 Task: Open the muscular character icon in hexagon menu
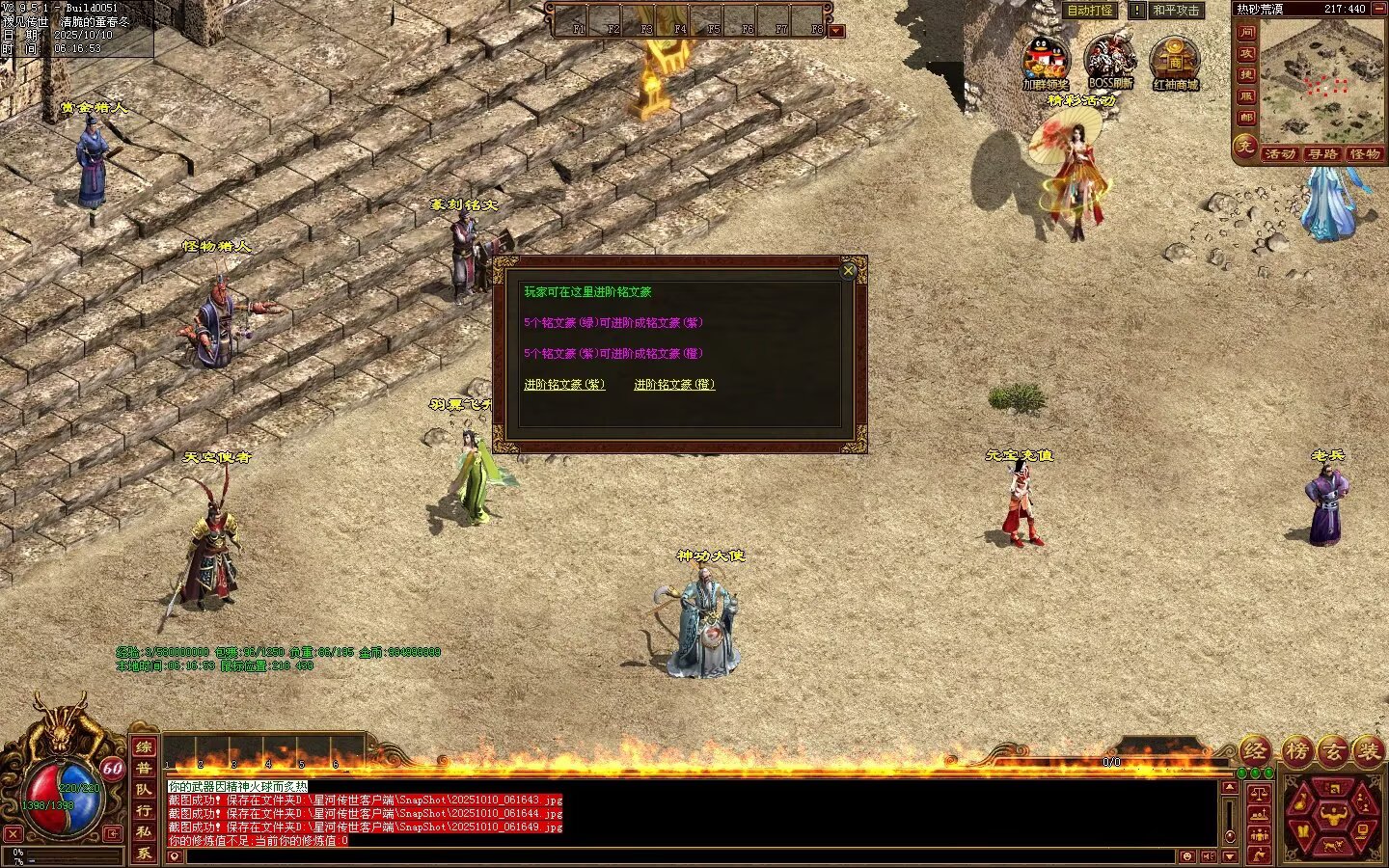point(1333,816)
